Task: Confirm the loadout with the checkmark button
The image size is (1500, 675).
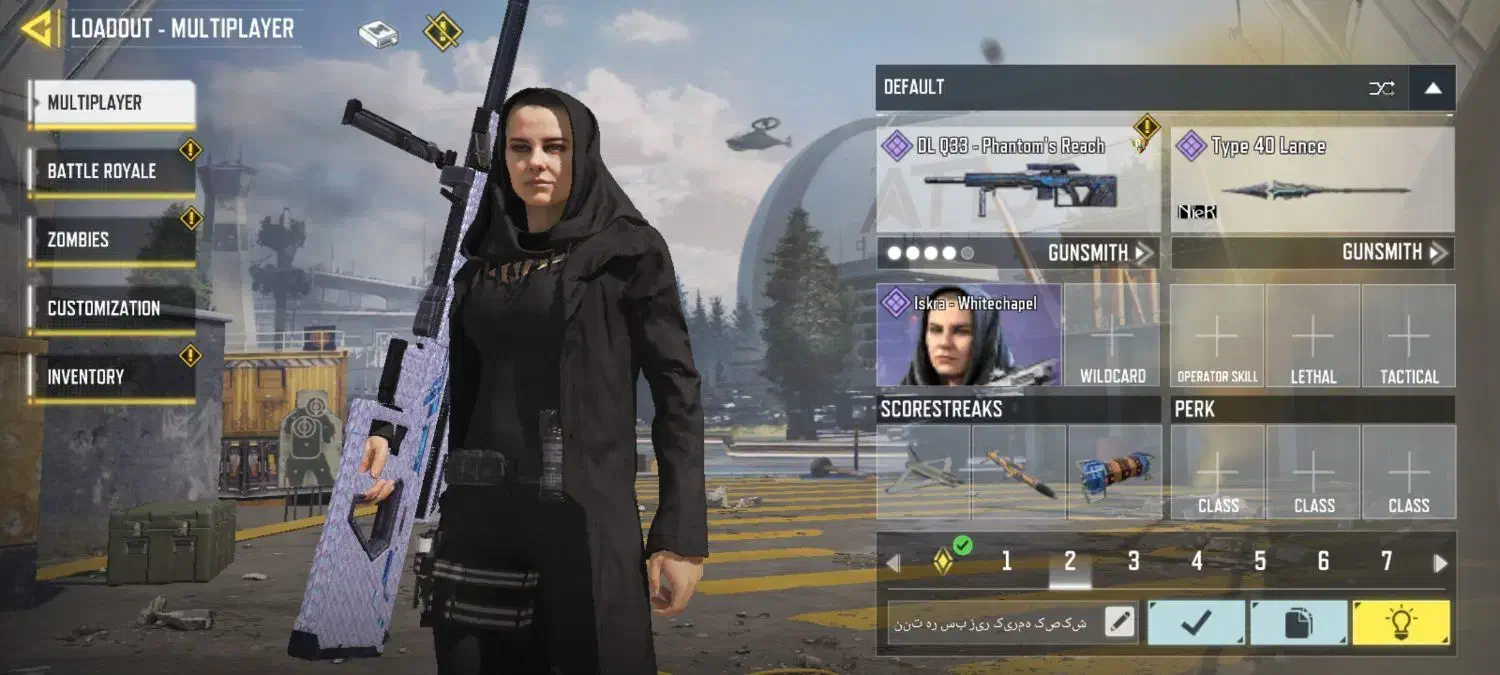Action: pyautogui.click(x=1196, y=623)
